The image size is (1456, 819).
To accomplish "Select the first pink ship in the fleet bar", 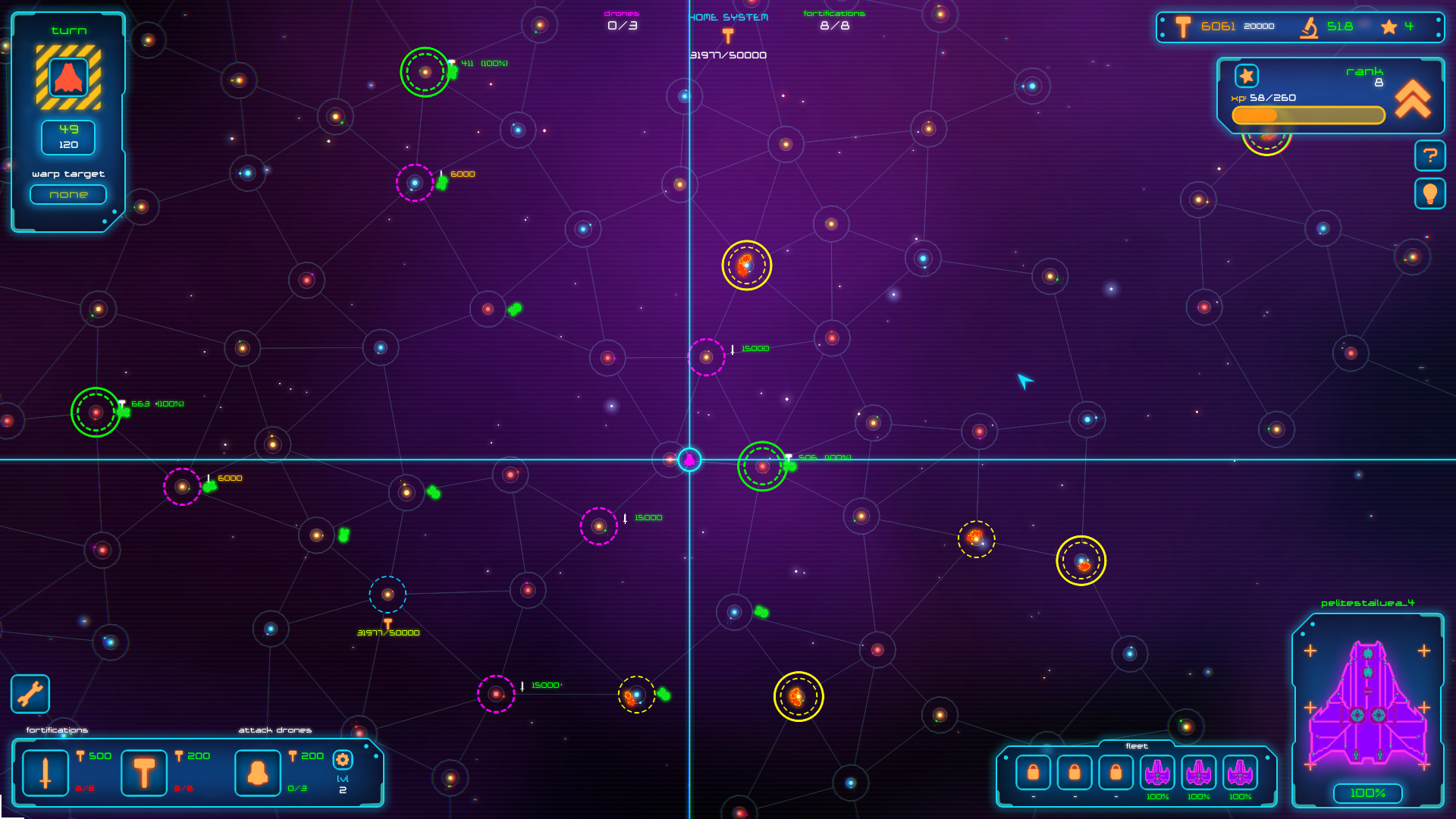I will point(1156,773).
